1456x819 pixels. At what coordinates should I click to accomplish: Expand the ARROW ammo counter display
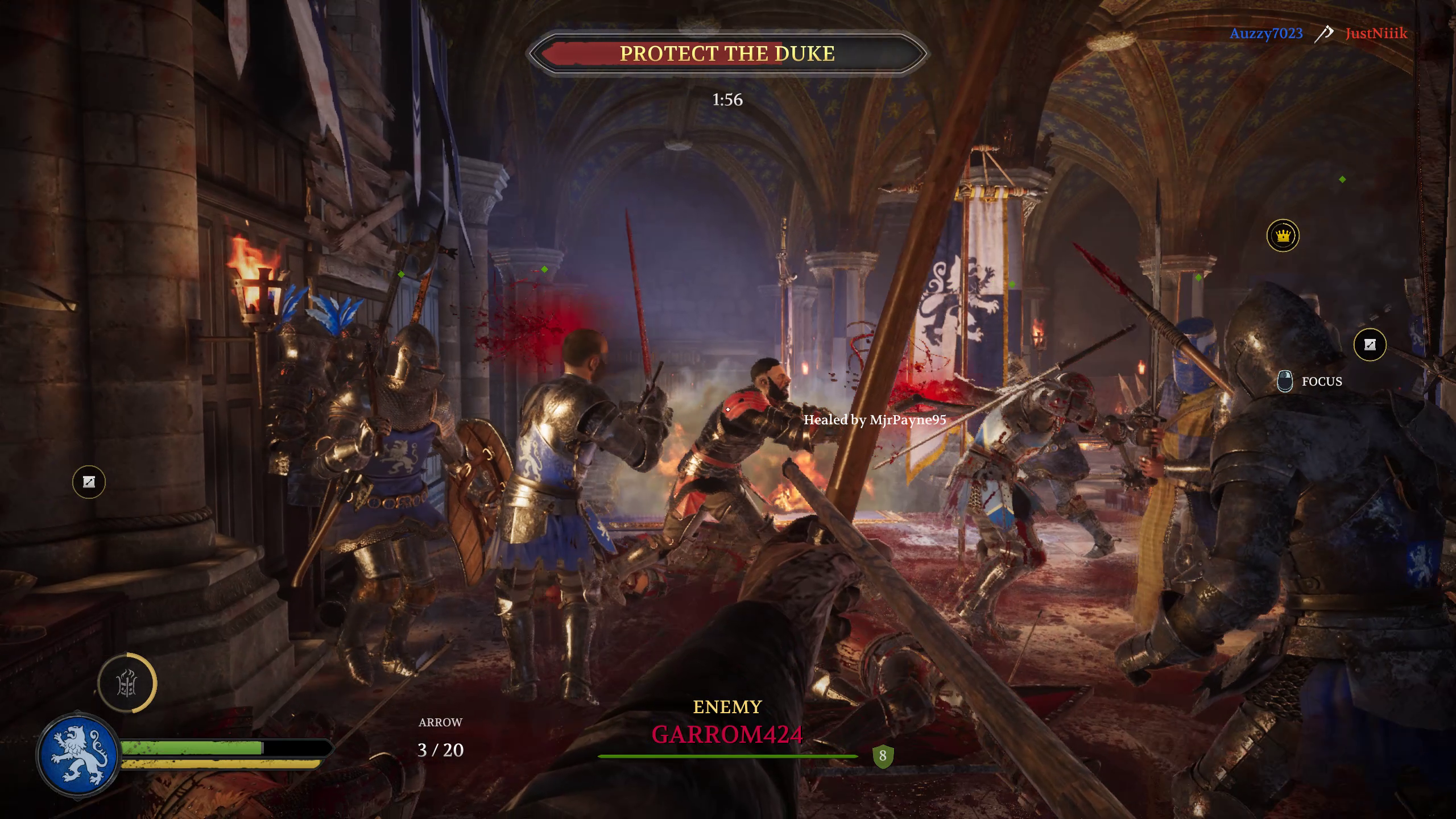(440, 737)
